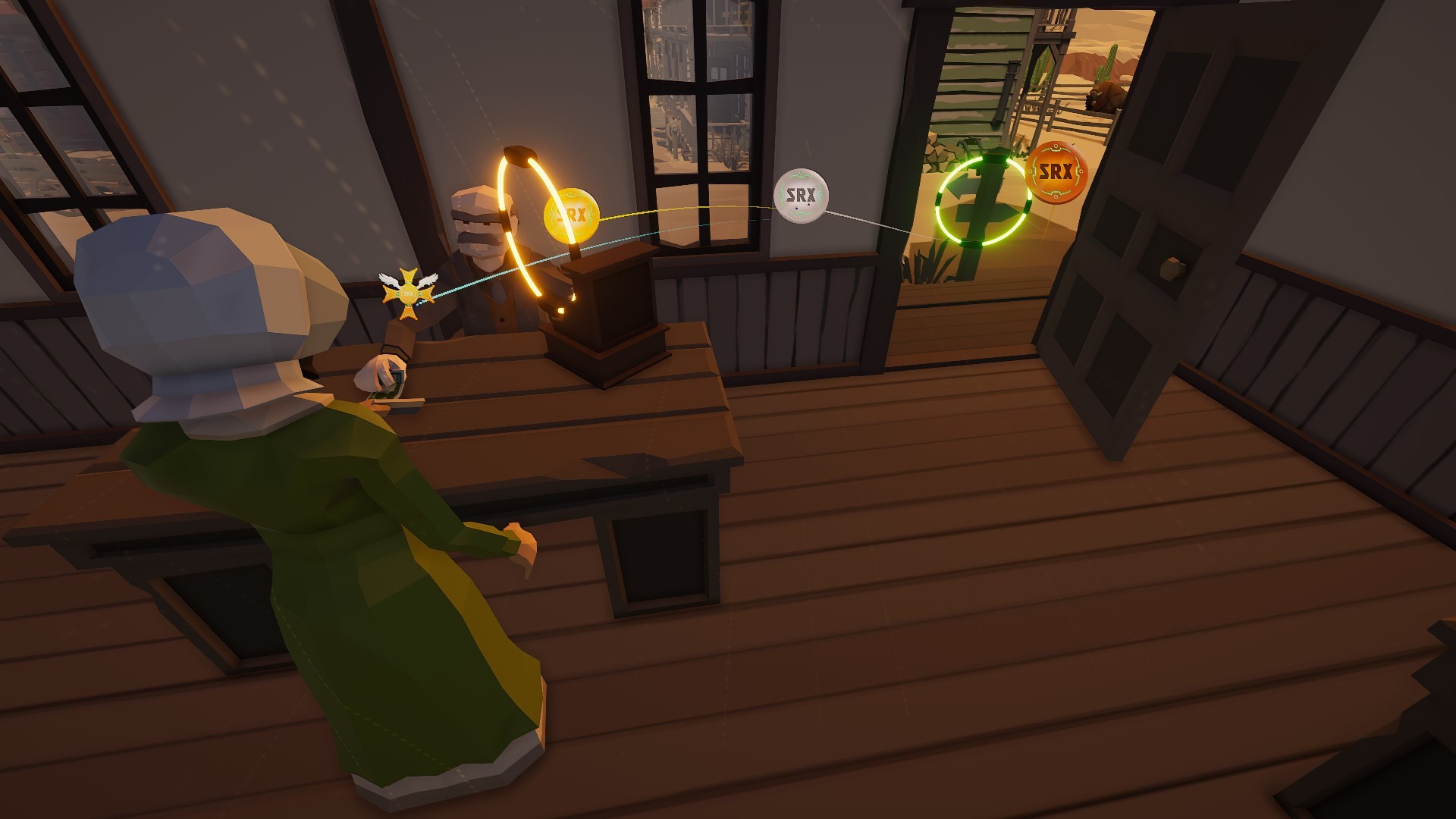Pick the winged SRX sheriff badge
The height and width of the screenshot is (819, 1456).
[x=407, y=292]
